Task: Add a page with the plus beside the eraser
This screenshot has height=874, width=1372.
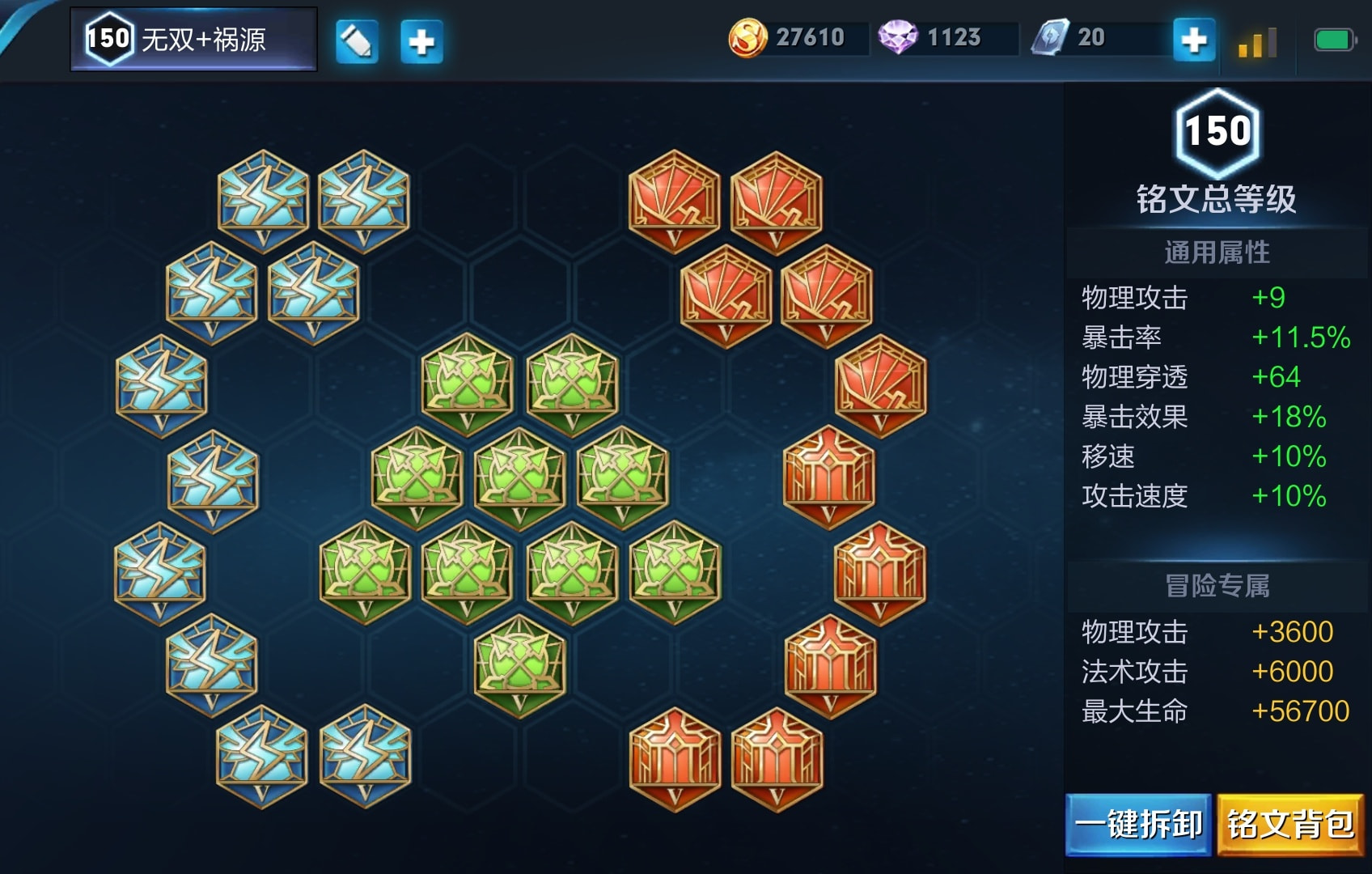Action: coord(421,41)
